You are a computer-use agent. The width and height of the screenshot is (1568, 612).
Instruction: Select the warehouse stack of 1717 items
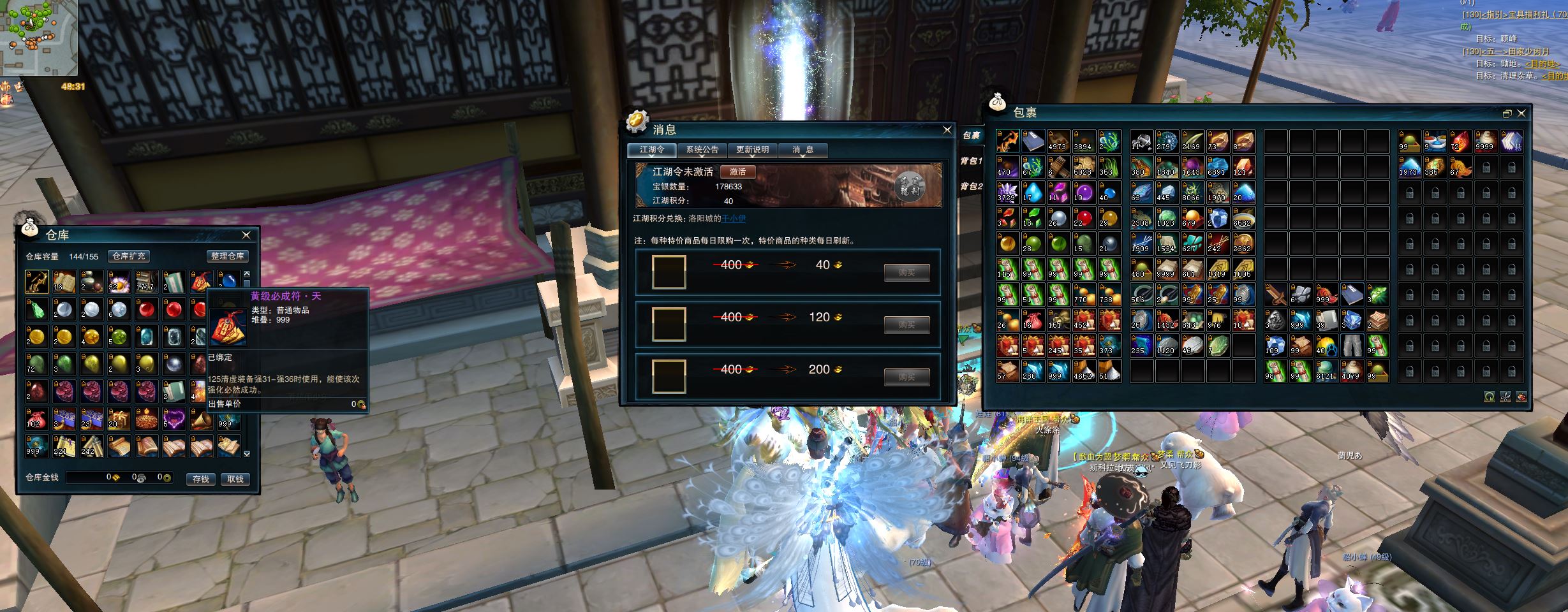[x=146, y=282]
